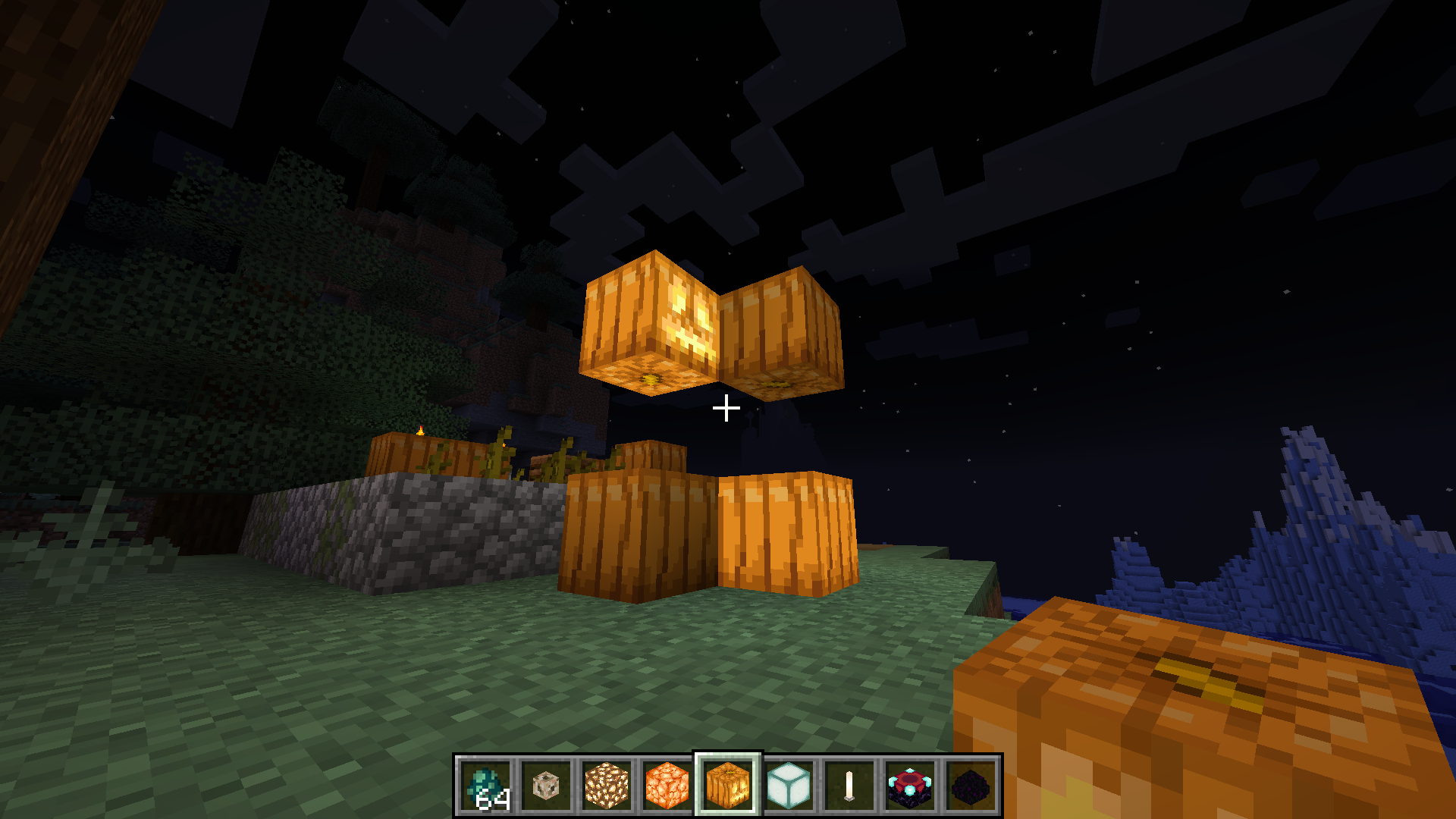Choose the enchanting table slot
This screenshot has width=1456, height=819.
click(x=910, y=786)
